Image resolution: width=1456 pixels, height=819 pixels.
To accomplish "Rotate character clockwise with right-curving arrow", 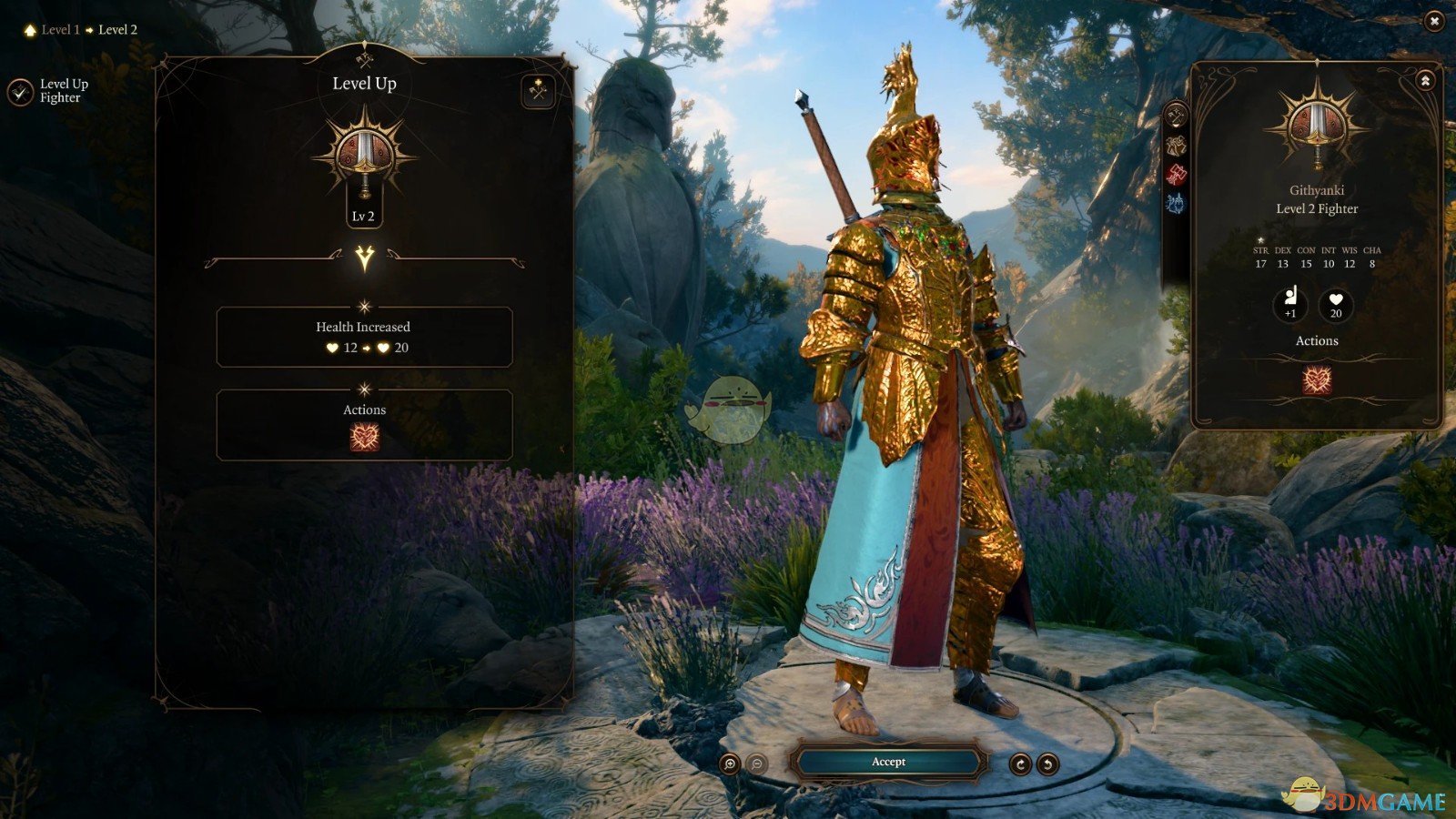I will pos(1020,764).
